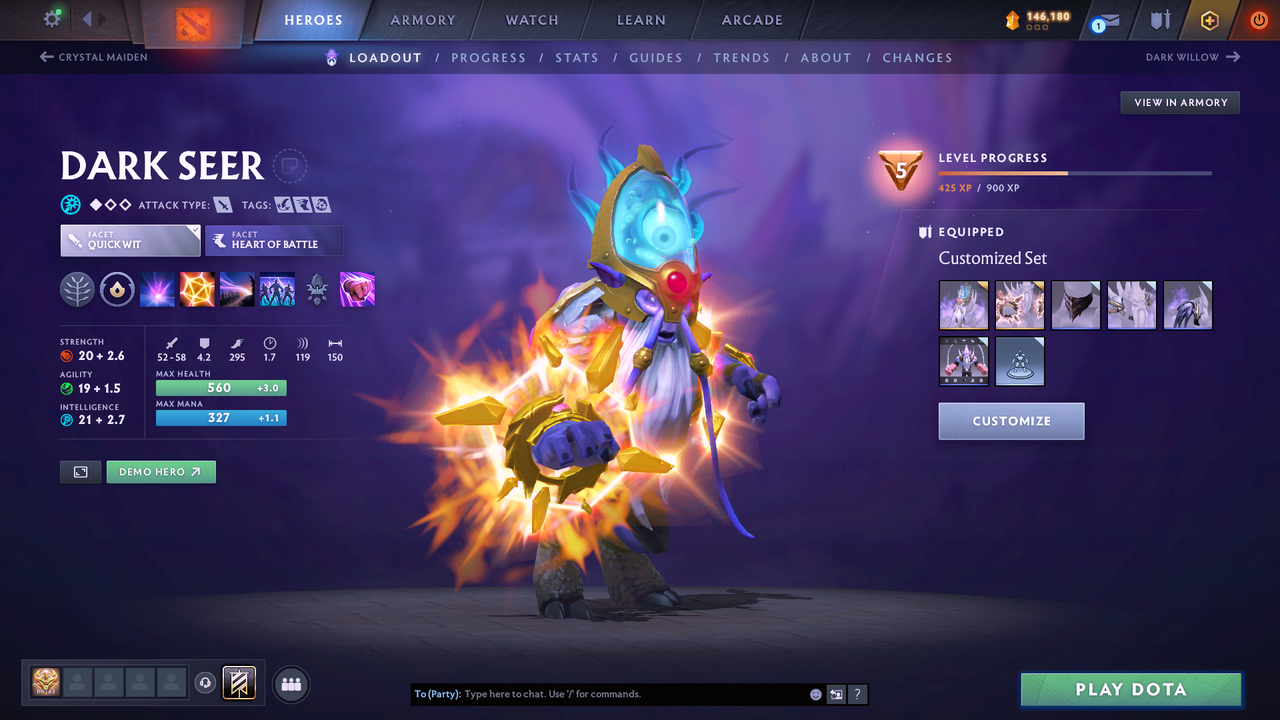Open the ARCADE menu
The height and width of the screenshot is (720, 1280).
[751, 19]
